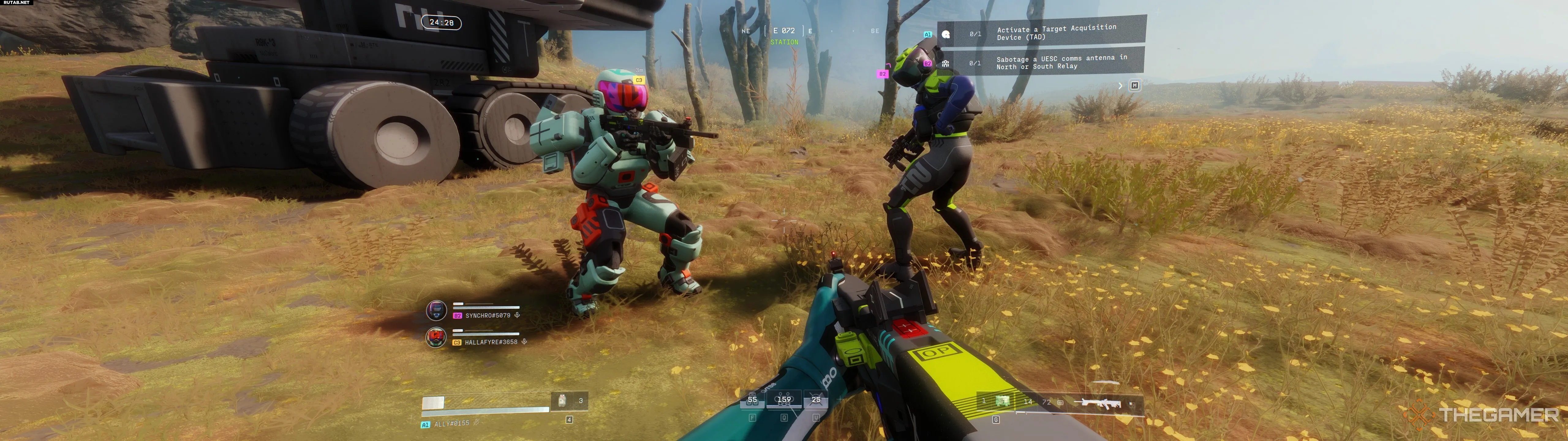Expand the objectives panel arrow

(x=1120, y=86)
